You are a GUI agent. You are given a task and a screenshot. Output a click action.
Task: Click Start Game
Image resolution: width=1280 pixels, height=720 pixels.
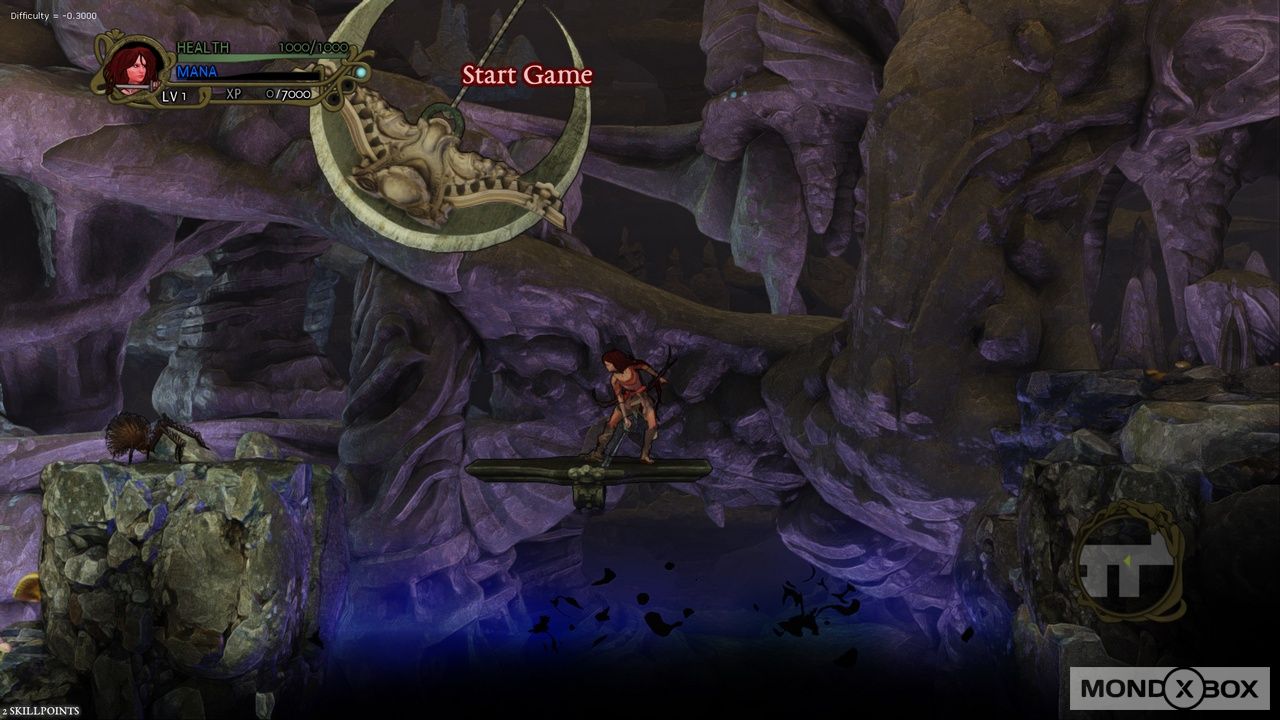(526, 75)
